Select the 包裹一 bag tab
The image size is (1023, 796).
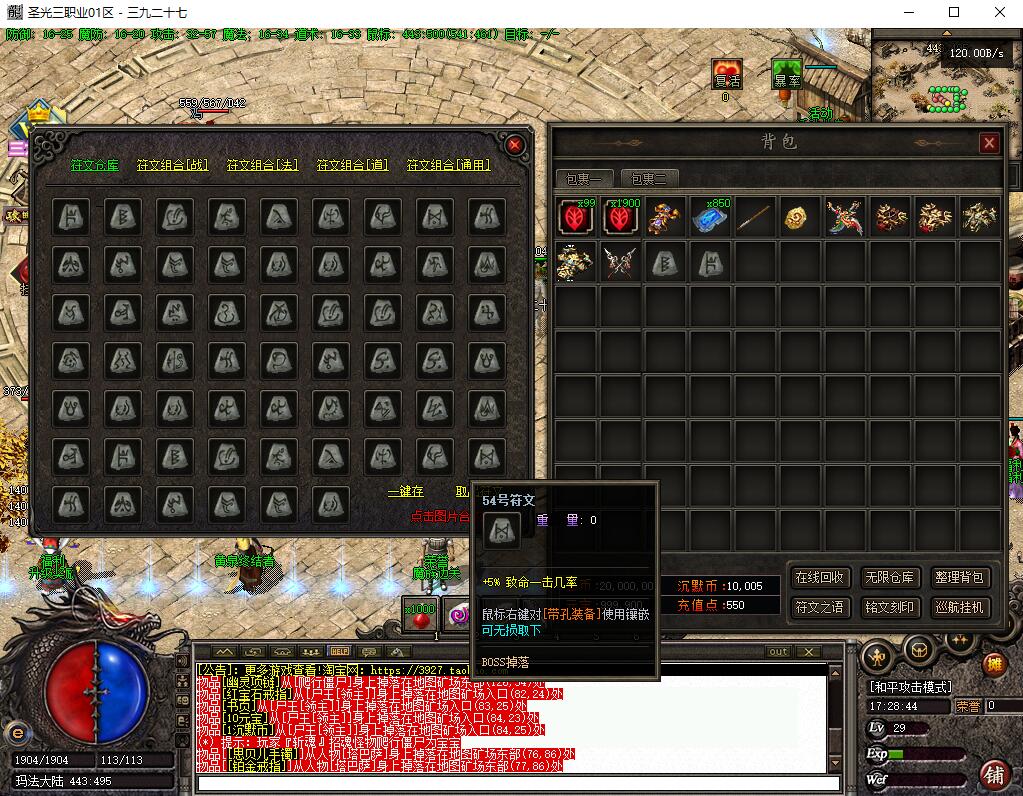584,179
